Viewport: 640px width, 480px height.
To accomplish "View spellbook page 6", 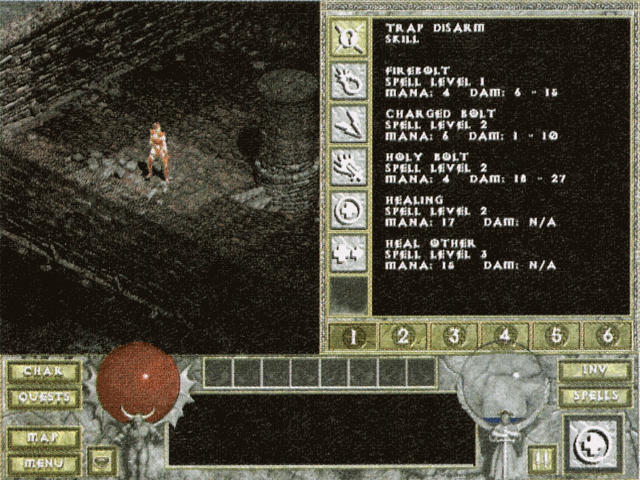I will point(606,336).
